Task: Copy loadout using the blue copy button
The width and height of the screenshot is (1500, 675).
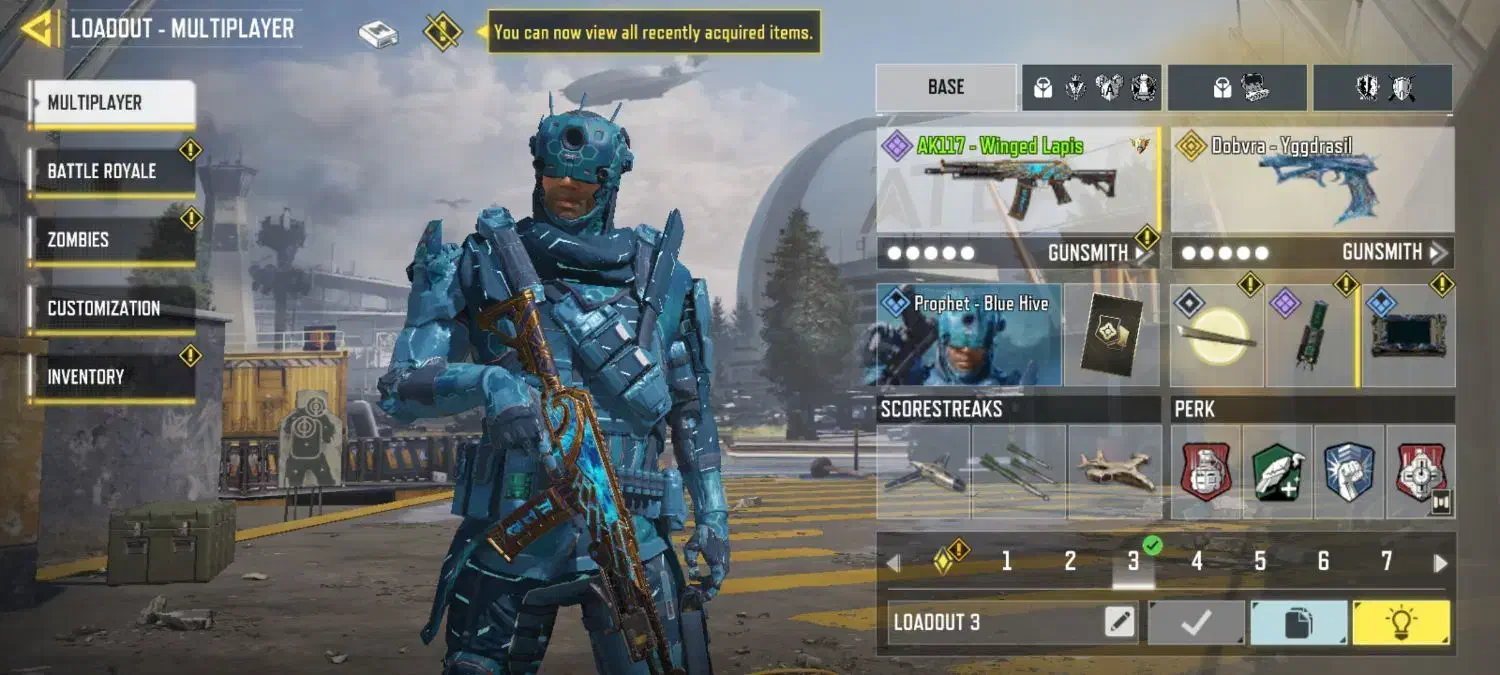Action: 1298,623
